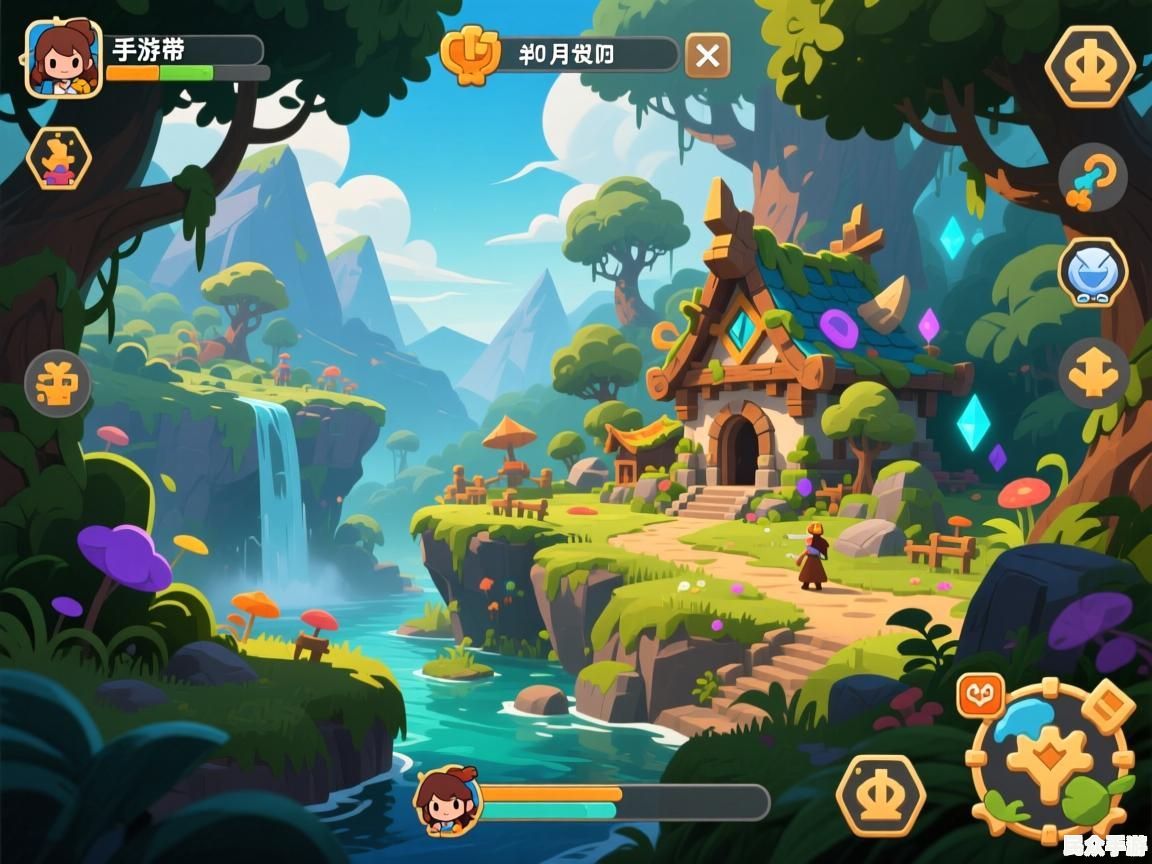Click the golden diamond button on the wheel rim
This screenshot has width=1152, height=864.
[1108, 705]
